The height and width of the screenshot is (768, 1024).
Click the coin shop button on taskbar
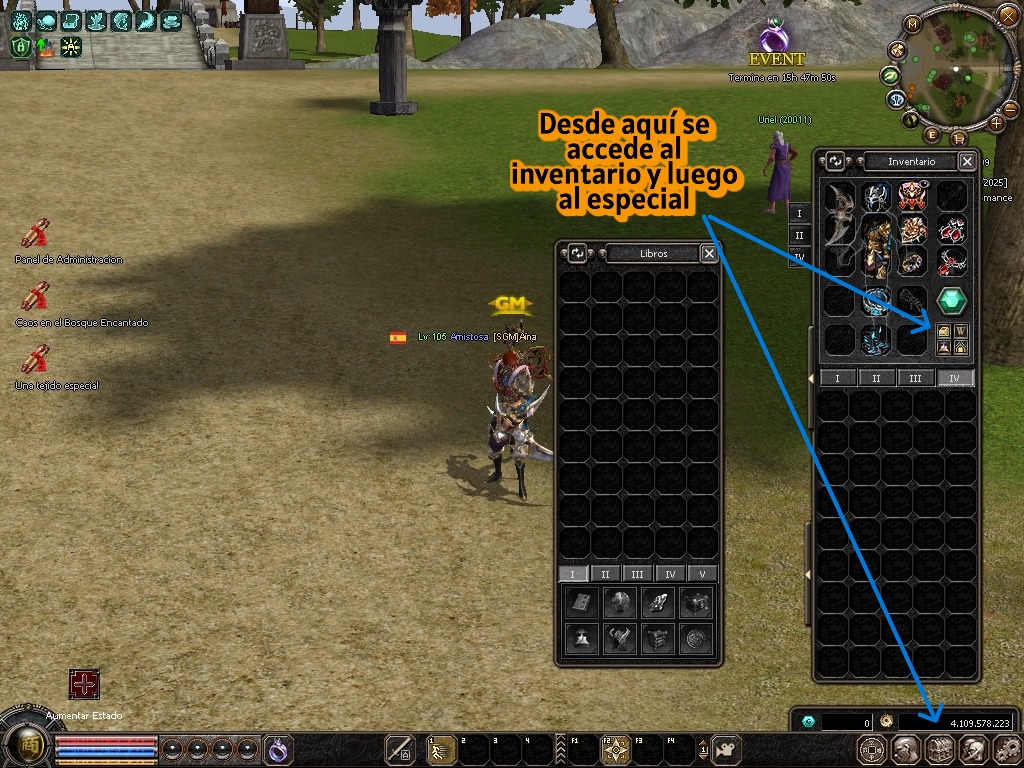873,749
